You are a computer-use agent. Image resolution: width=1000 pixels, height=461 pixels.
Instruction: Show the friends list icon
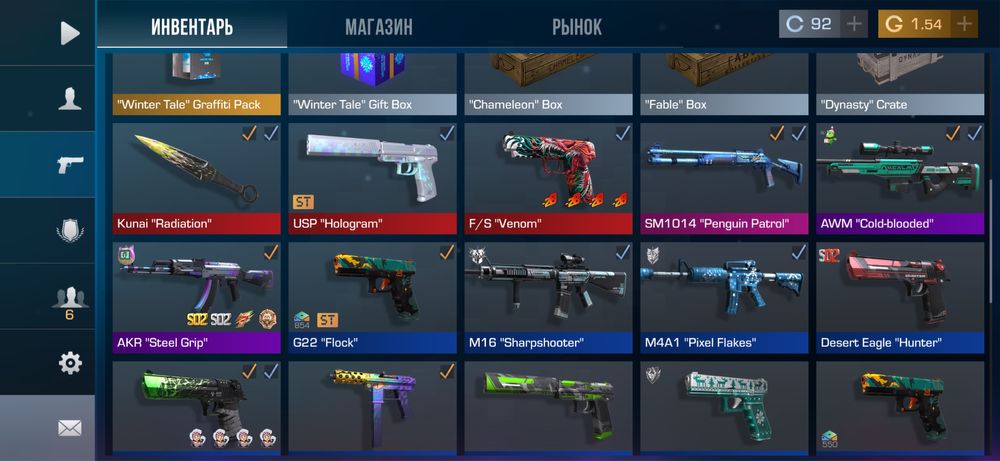pyautogui.click(x=69, y=297)
